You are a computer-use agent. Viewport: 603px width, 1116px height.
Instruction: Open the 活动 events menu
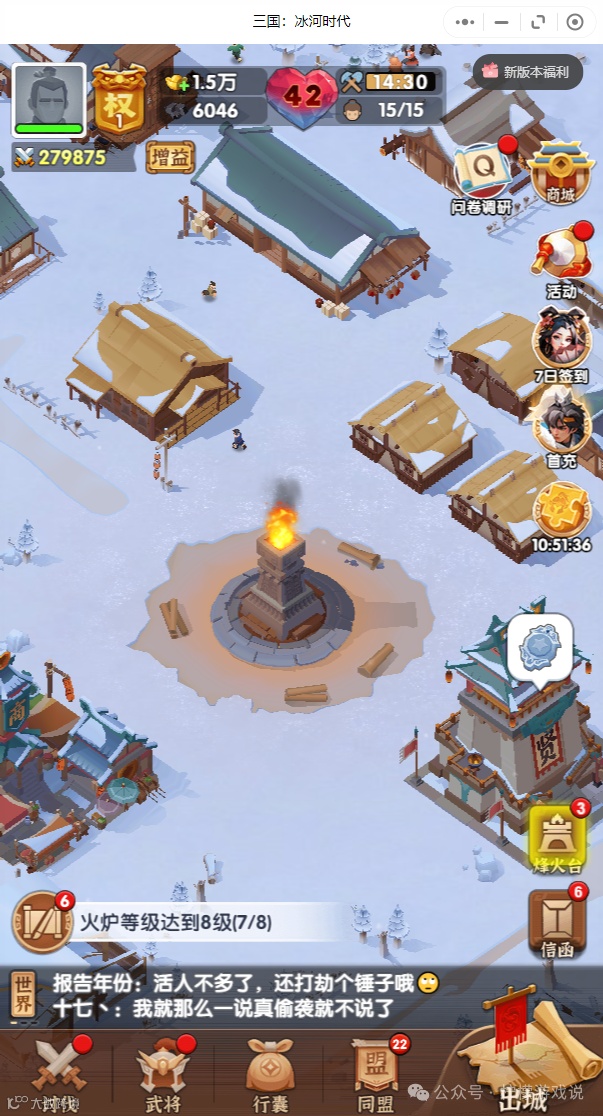[561, 263]
